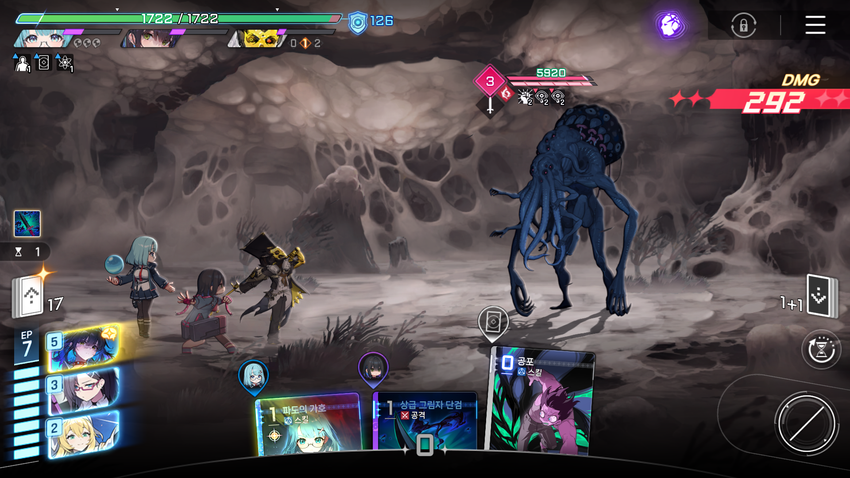The image size is (850, 478).
Task: Inspect the teal sword buff icon
Action: (x=27, y=223)
